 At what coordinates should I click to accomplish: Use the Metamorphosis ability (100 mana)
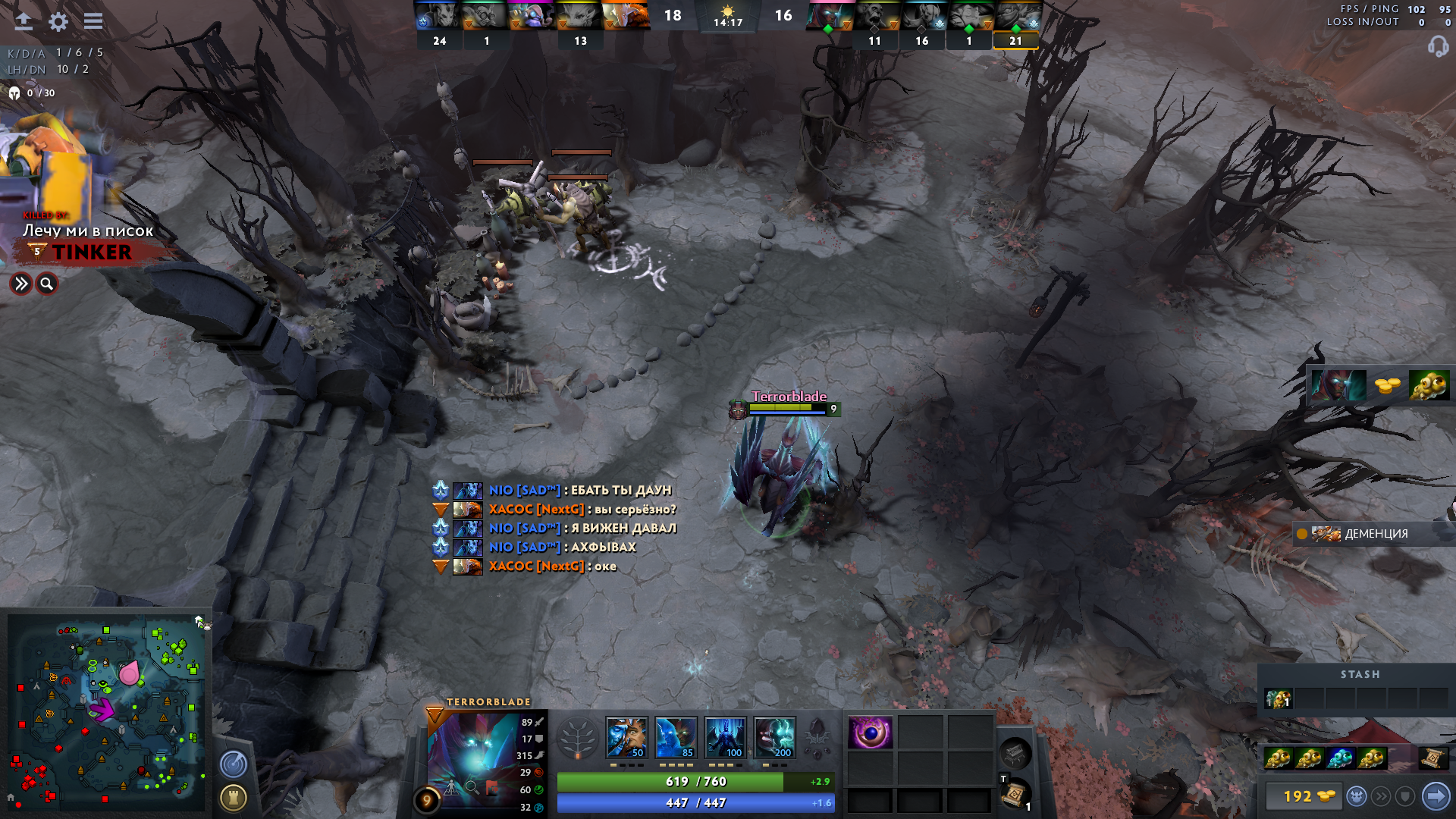[x=725, y=737]
